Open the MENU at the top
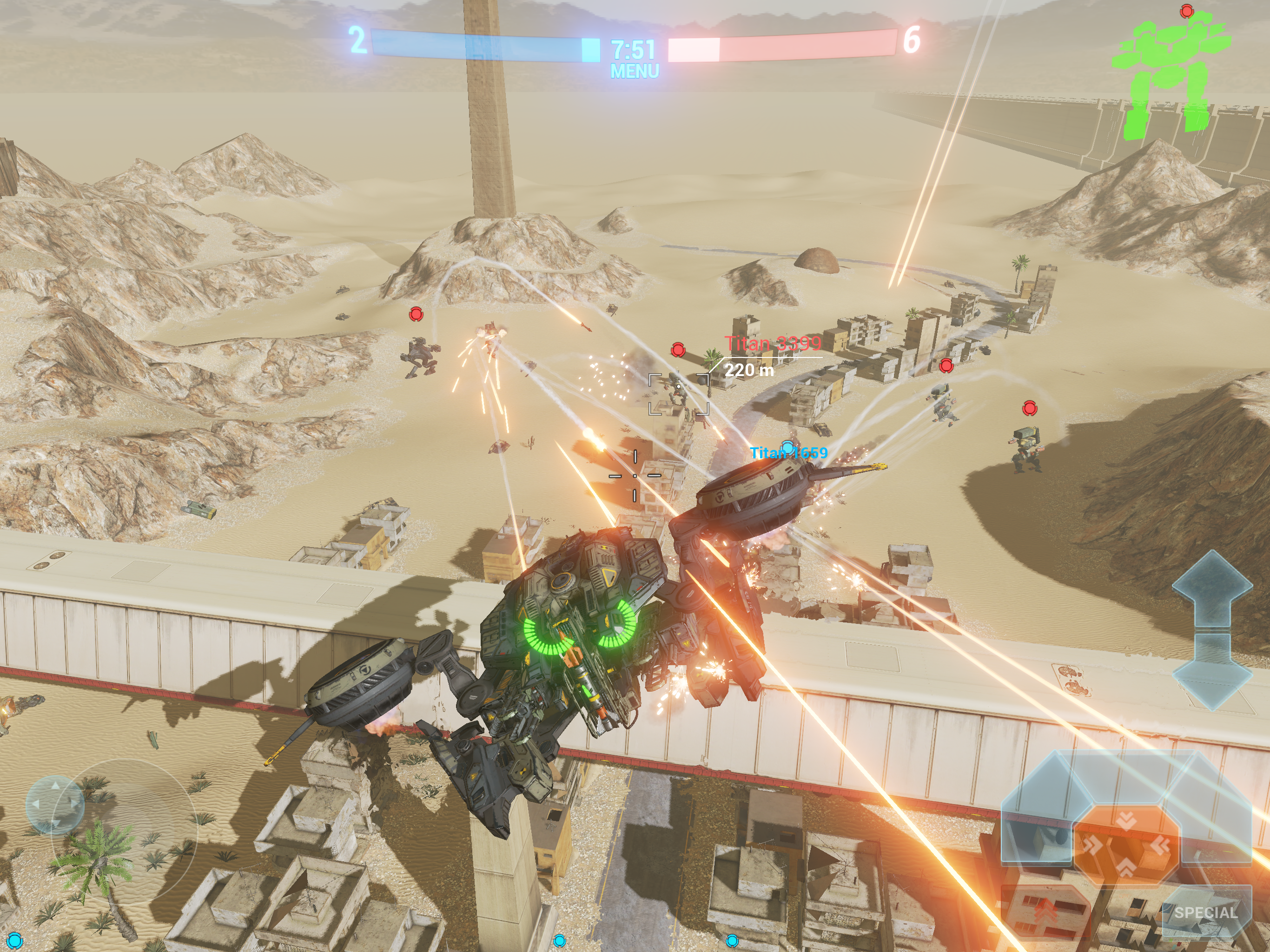1270x952 pixels. 635,71
